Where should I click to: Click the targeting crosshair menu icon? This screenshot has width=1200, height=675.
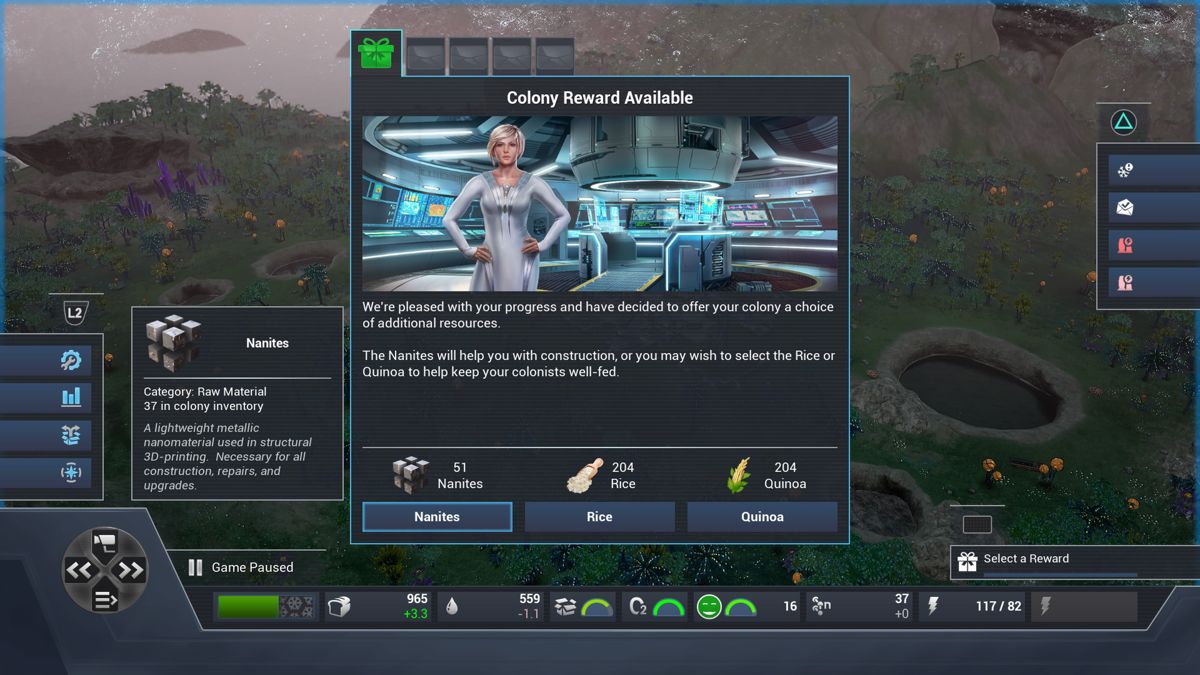(x=70, y=472)
